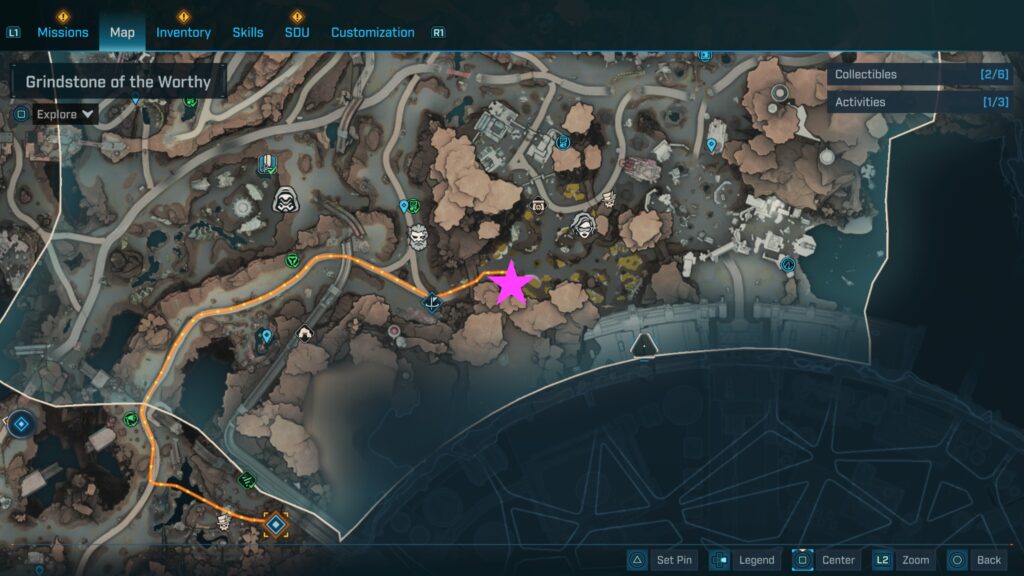The image size is (1024, 576).
Task: Select the Map tab
Action: [122, 32]
